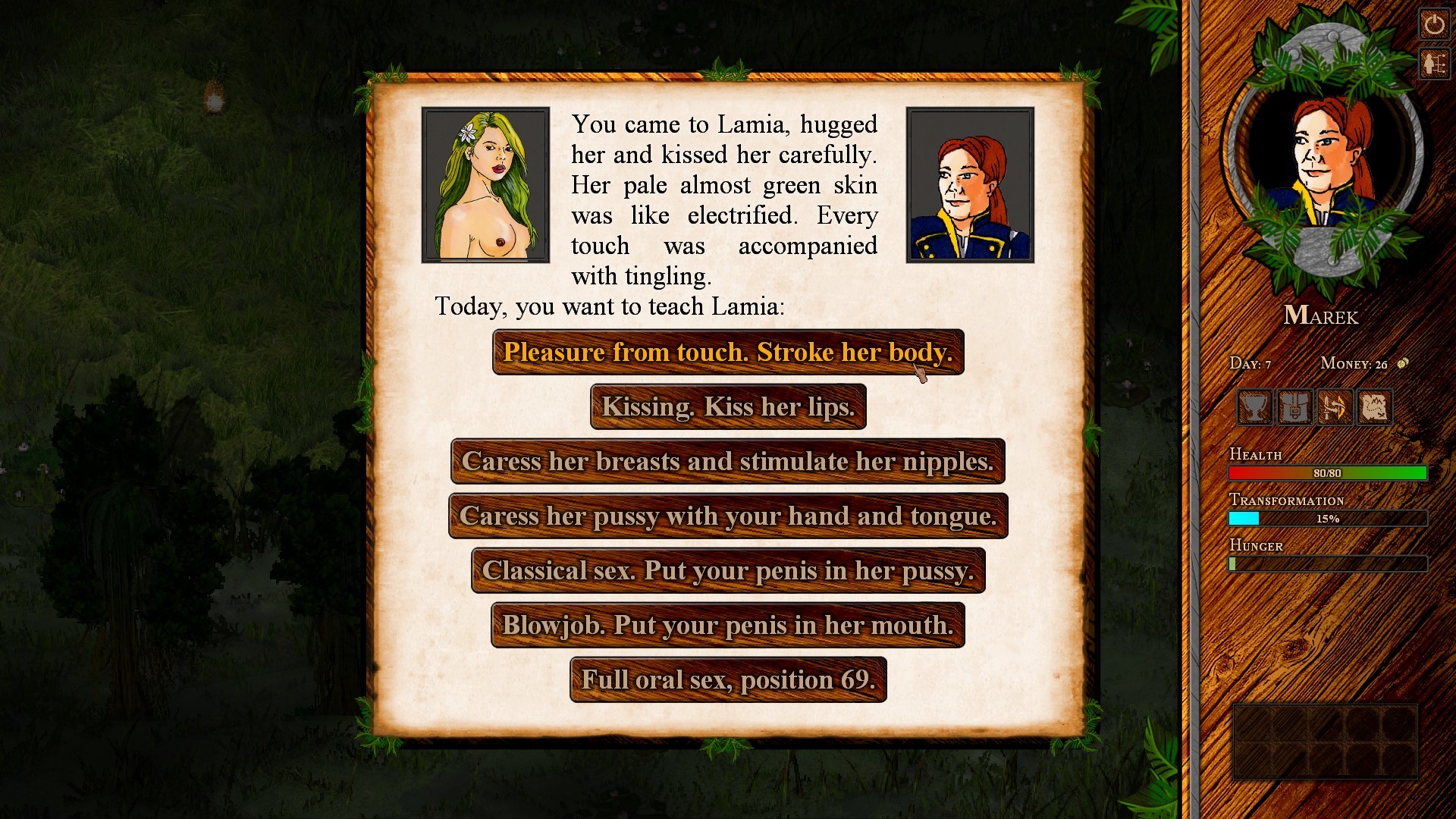The image size is (1456, 819).
Task: Choose 'Full oral sex, position 69.'
Action: 727,680
